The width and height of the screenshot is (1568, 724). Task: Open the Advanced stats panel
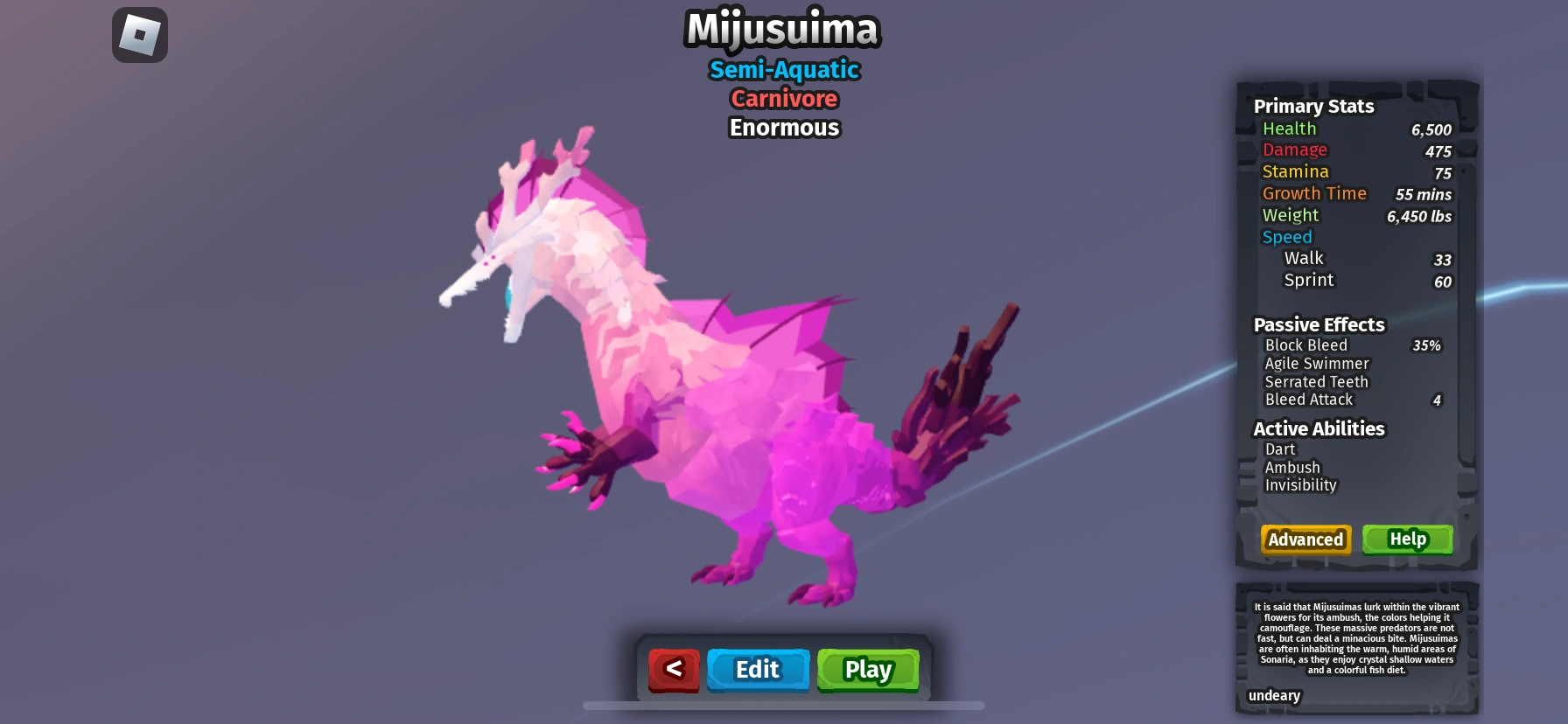[1305, 540]
